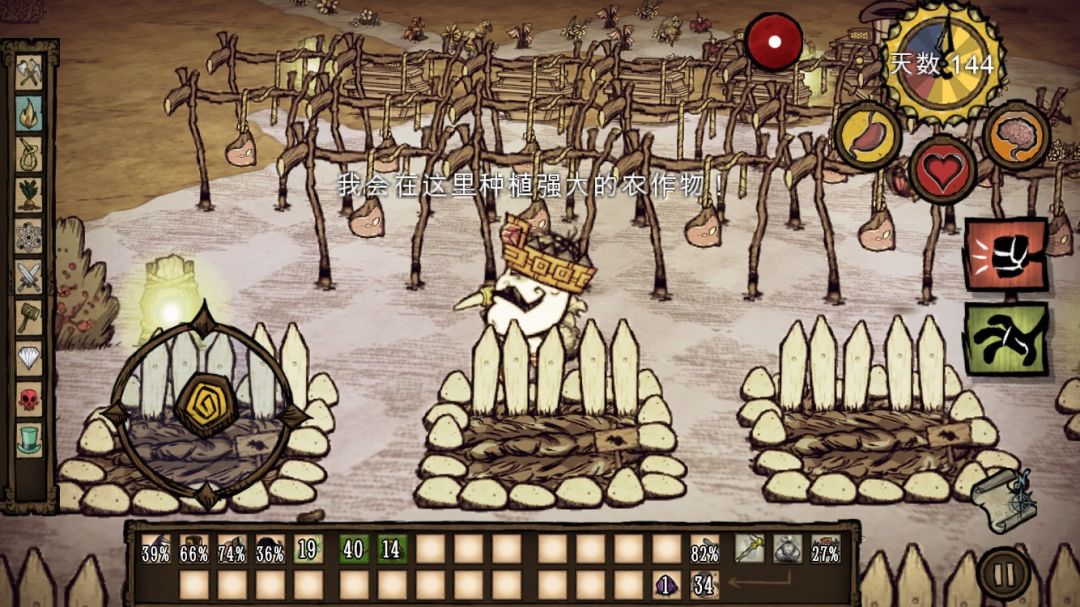This screenshot has height=607, width=1080.
Task: Open the Fire crafting tab
Action: (29, 113)
